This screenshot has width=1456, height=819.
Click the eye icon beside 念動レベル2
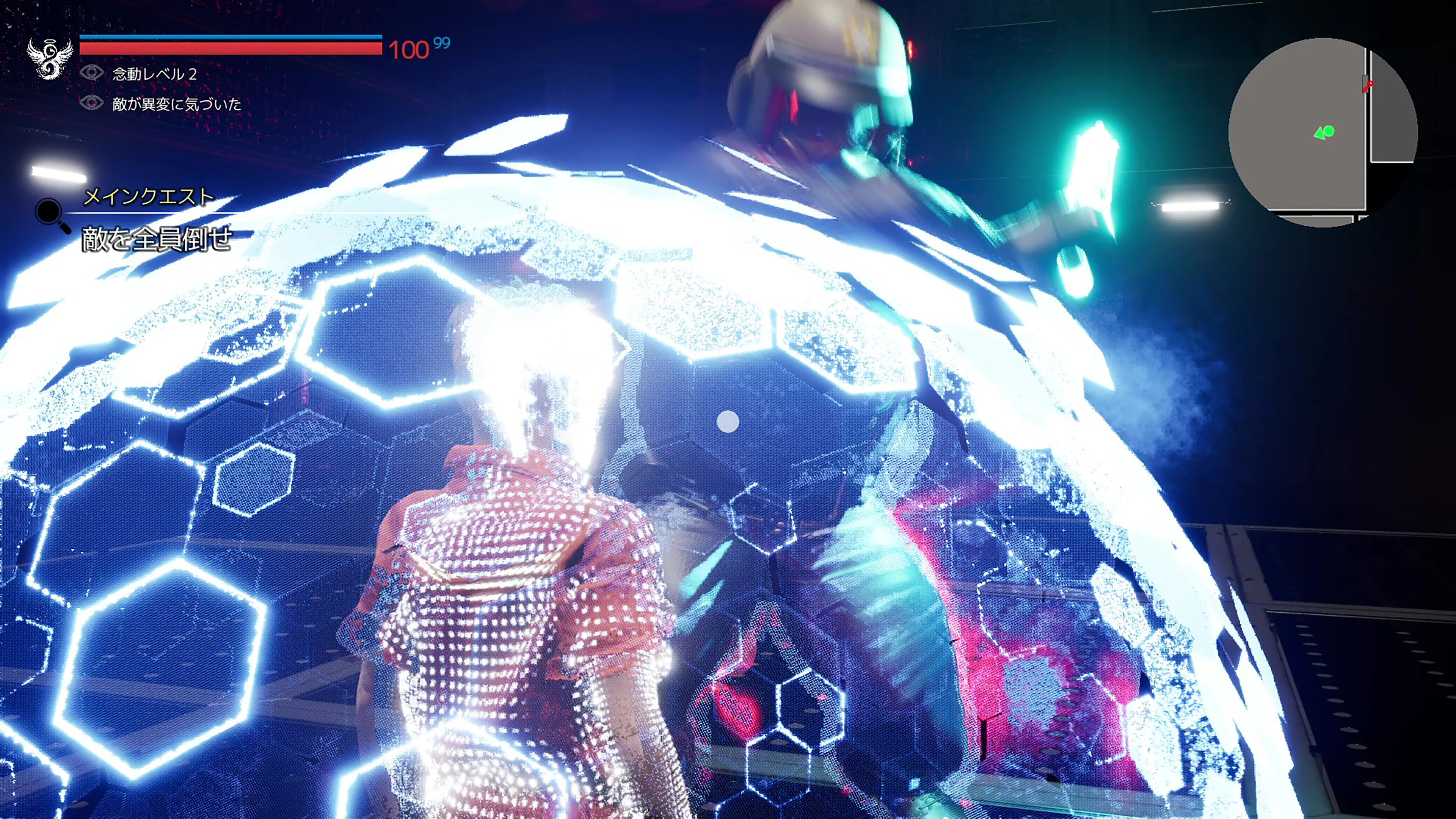[x=91, y=73]
